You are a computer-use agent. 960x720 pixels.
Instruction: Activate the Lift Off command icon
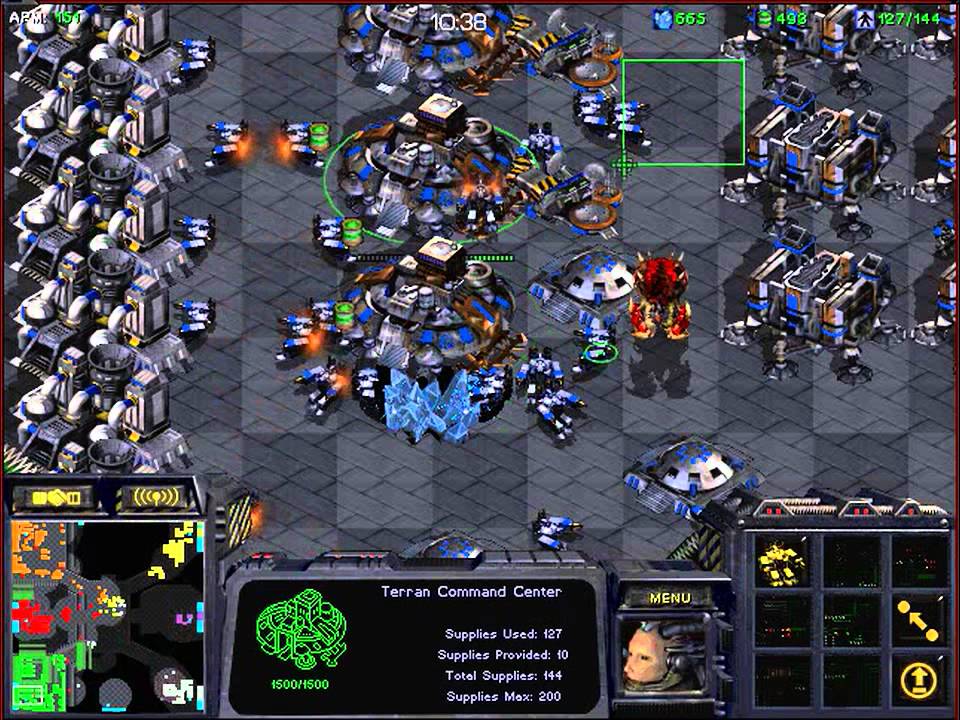coord(917,679)
